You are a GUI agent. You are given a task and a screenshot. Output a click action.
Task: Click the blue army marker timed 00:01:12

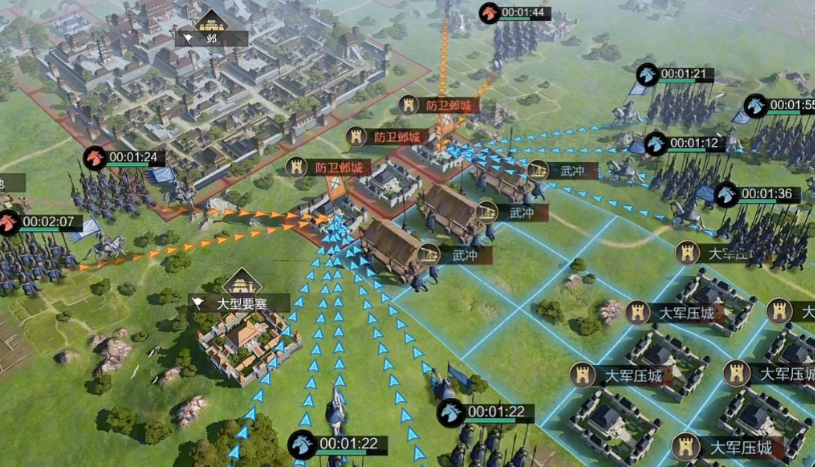[x=656, y=143]
